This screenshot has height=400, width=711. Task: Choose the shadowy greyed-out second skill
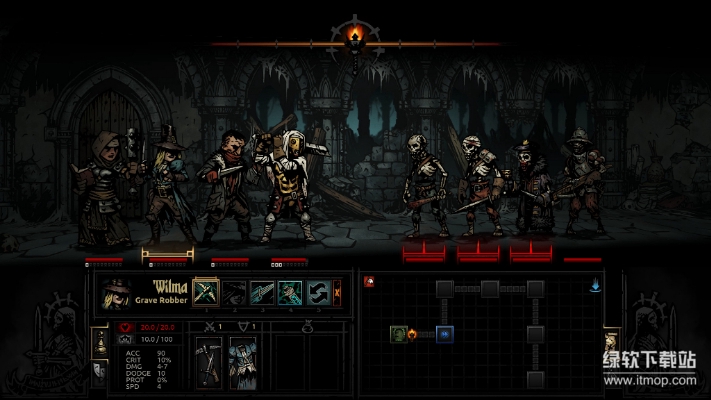[x=234, y=293]
